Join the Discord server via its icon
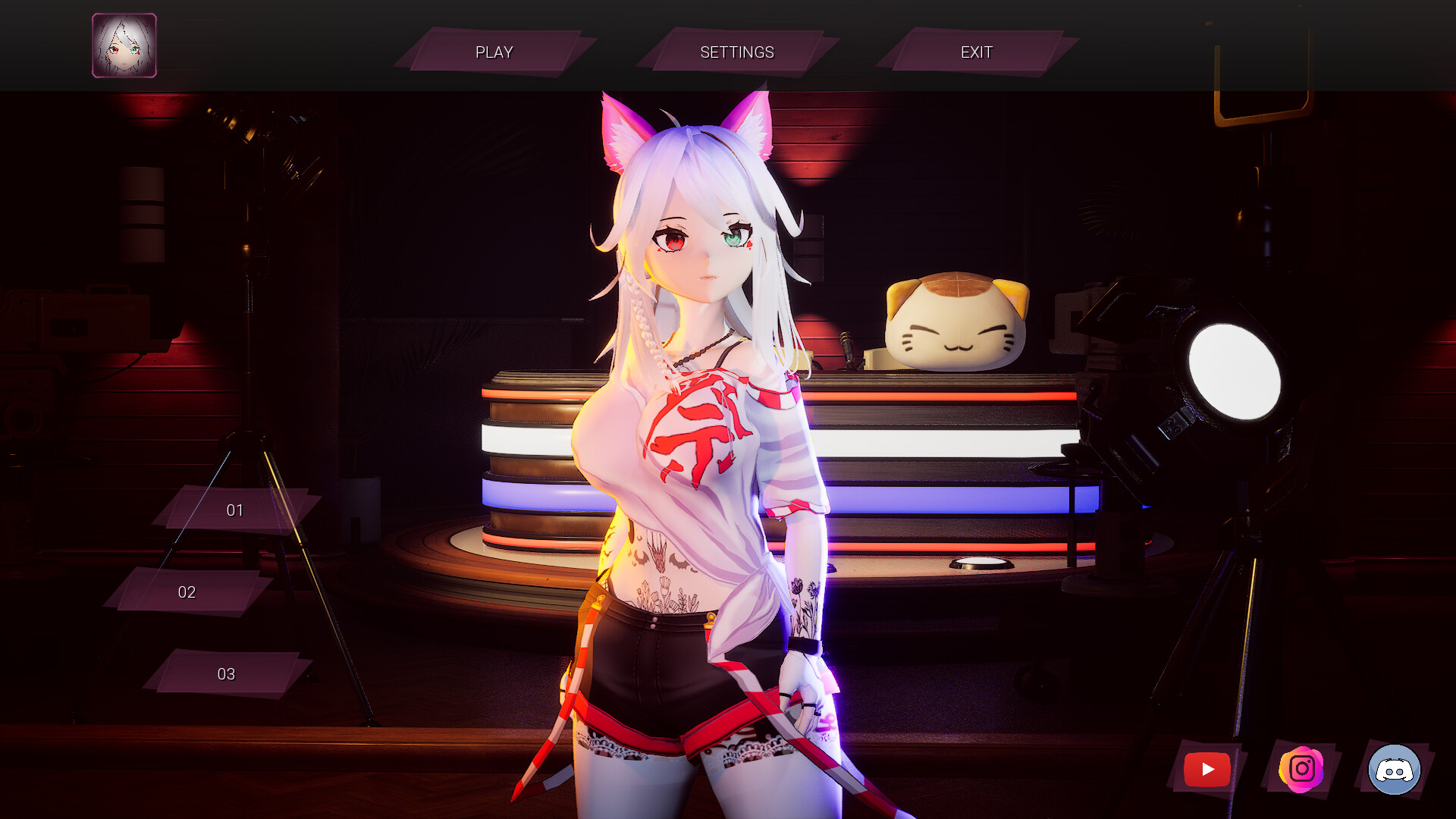The height and width of the screenshot is (819, 1456). click(x=1394, y=769)
